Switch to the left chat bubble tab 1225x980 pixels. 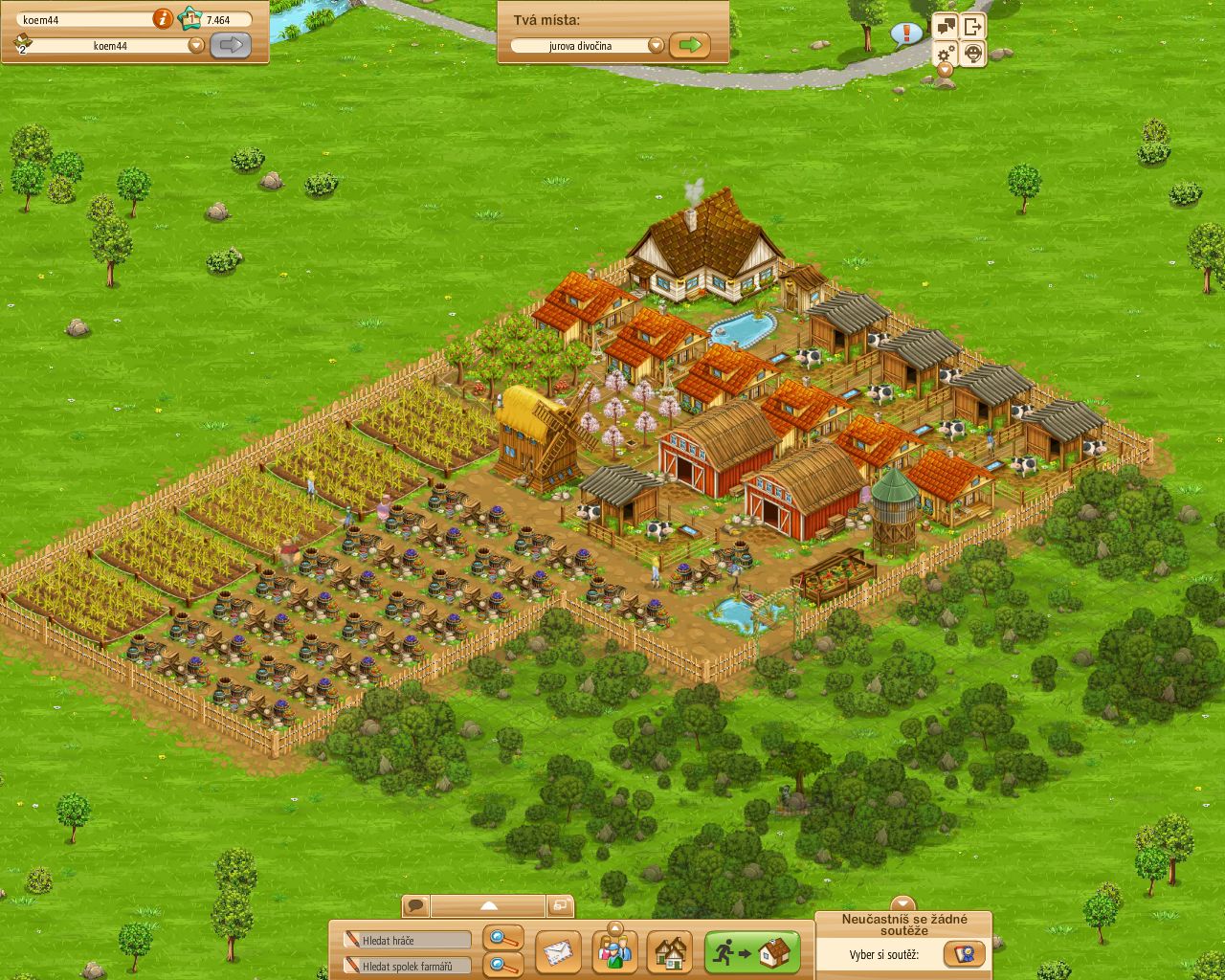[x=415, y=904]
